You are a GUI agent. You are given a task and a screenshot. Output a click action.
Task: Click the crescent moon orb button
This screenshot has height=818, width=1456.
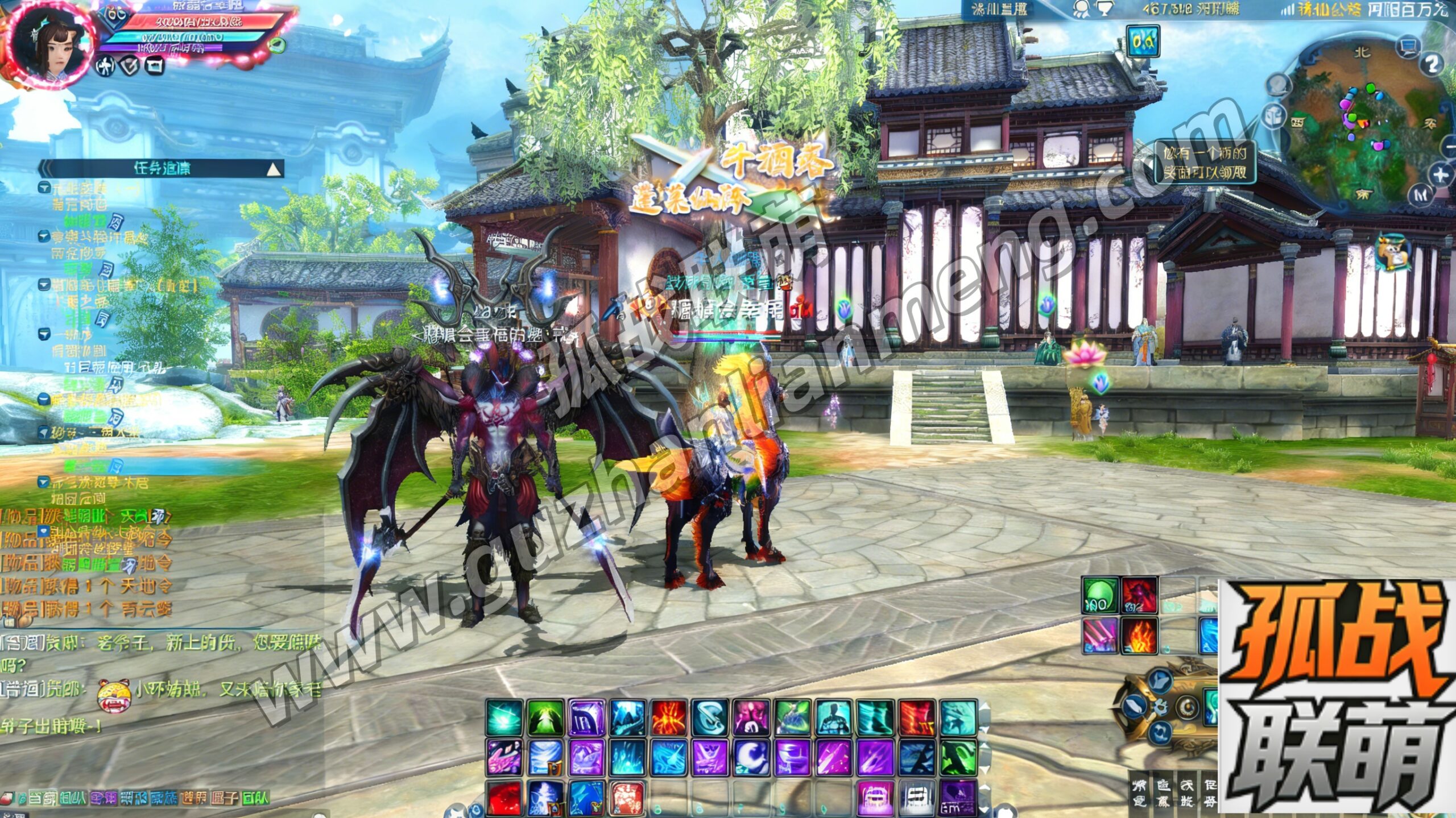coord(1188,707)
